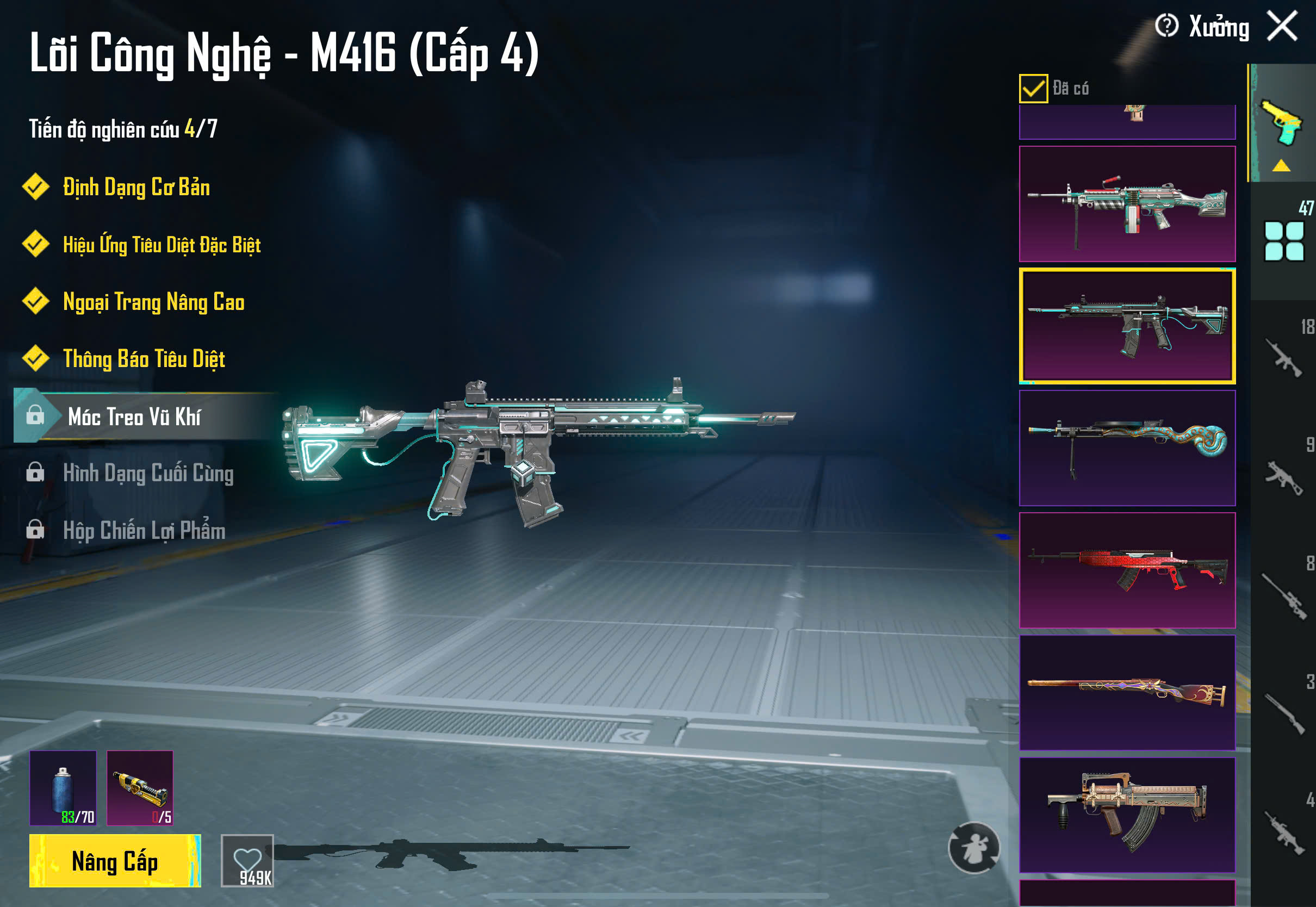The image size is (1316, 907).
Task: Pick the teal-and-red light machine gun skin thumbnail
Action: [1127, 204]
